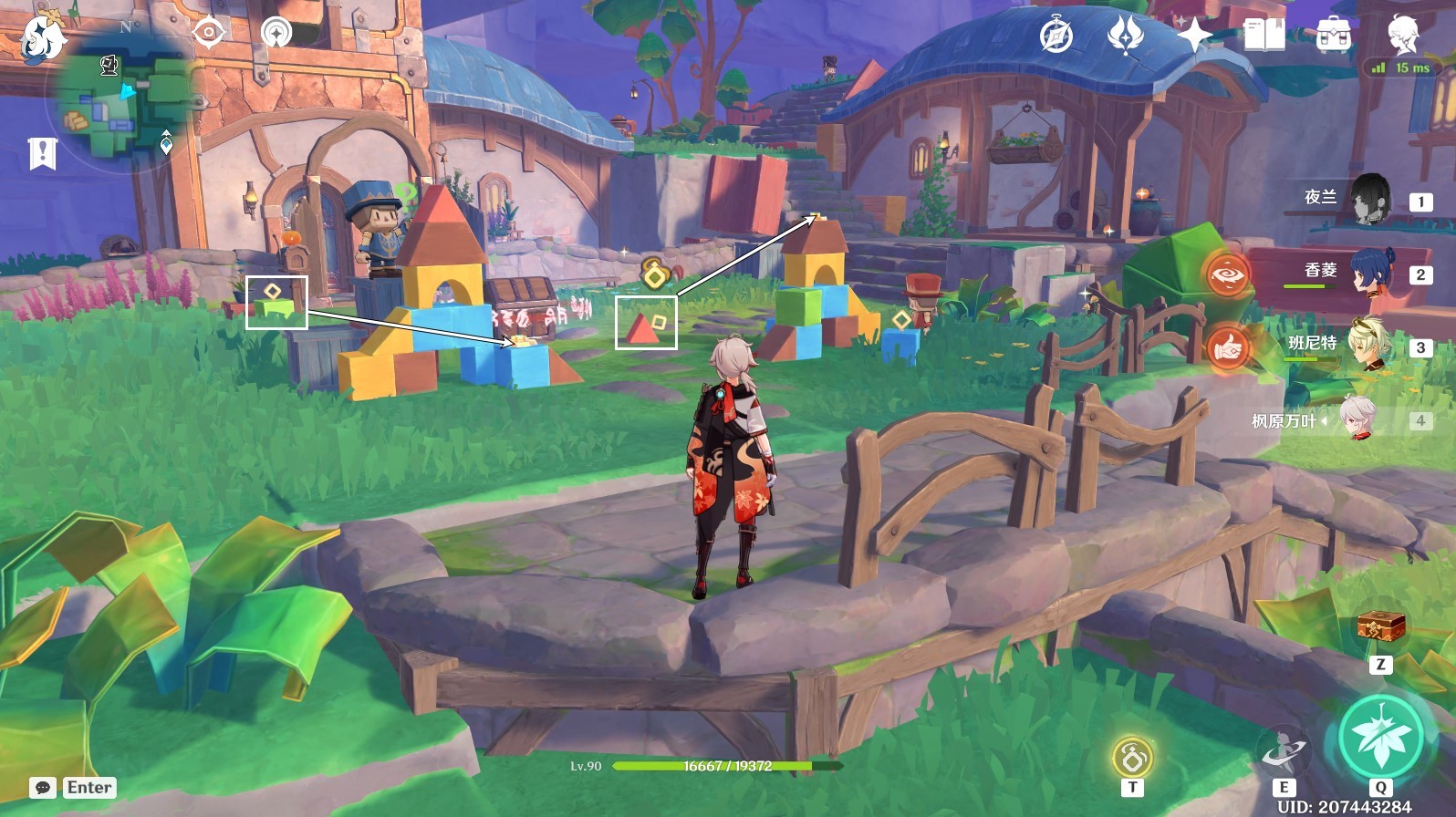
Task: Open the chat speech bubble
Action: pyautogui.click(x=43, y=788)
